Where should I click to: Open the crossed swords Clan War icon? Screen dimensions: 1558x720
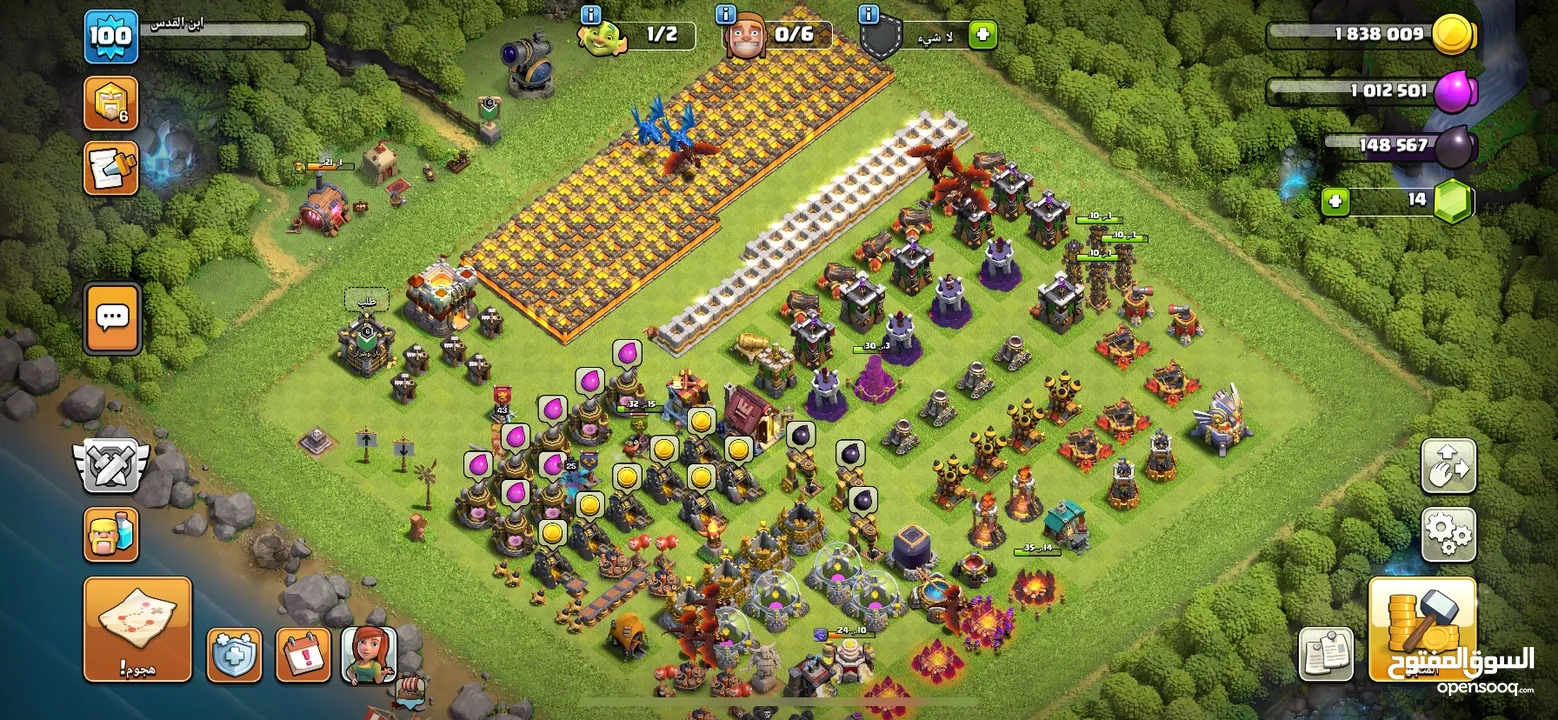coord(111,465)
